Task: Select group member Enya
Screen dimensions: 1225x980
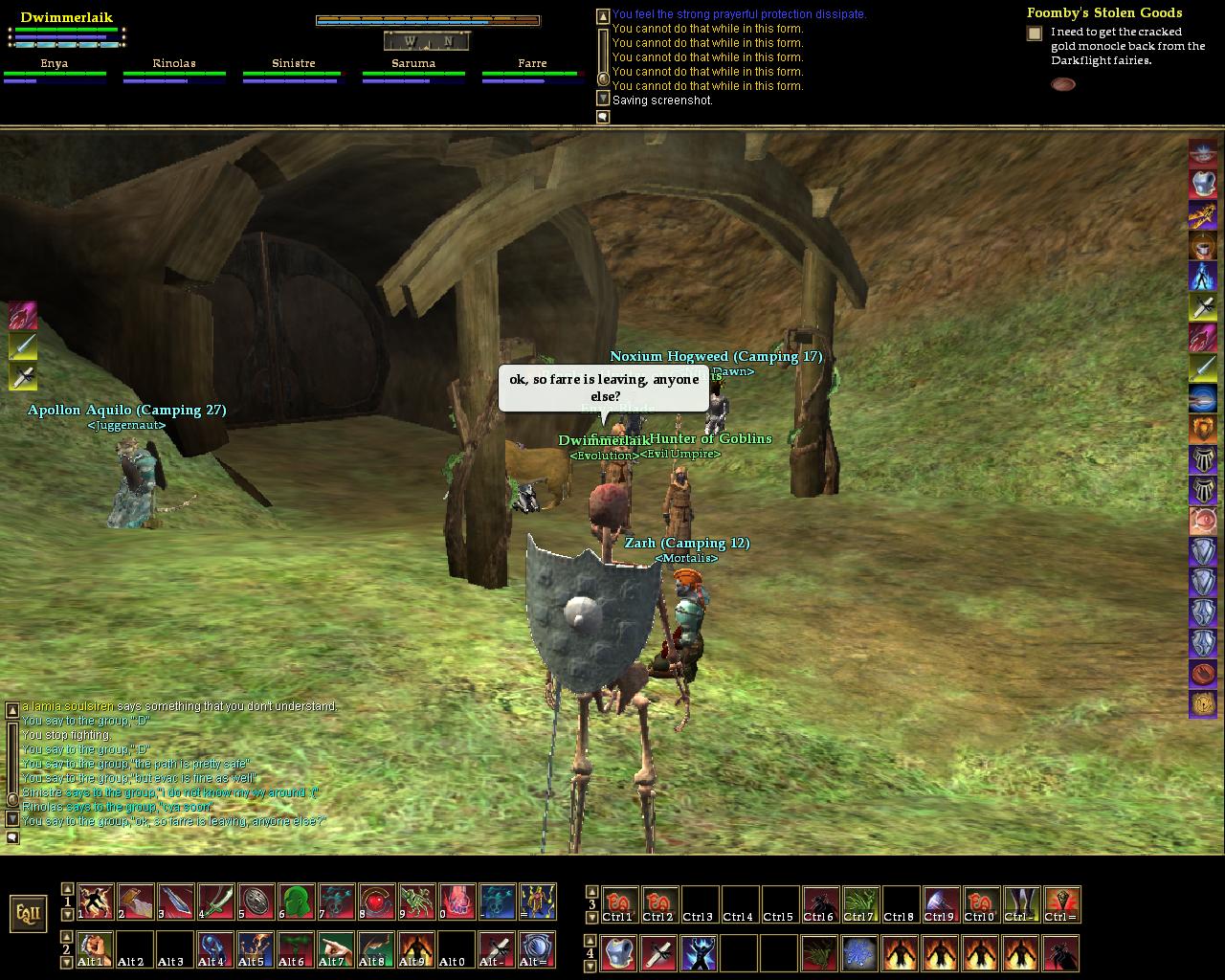Action: coord(55,64)
